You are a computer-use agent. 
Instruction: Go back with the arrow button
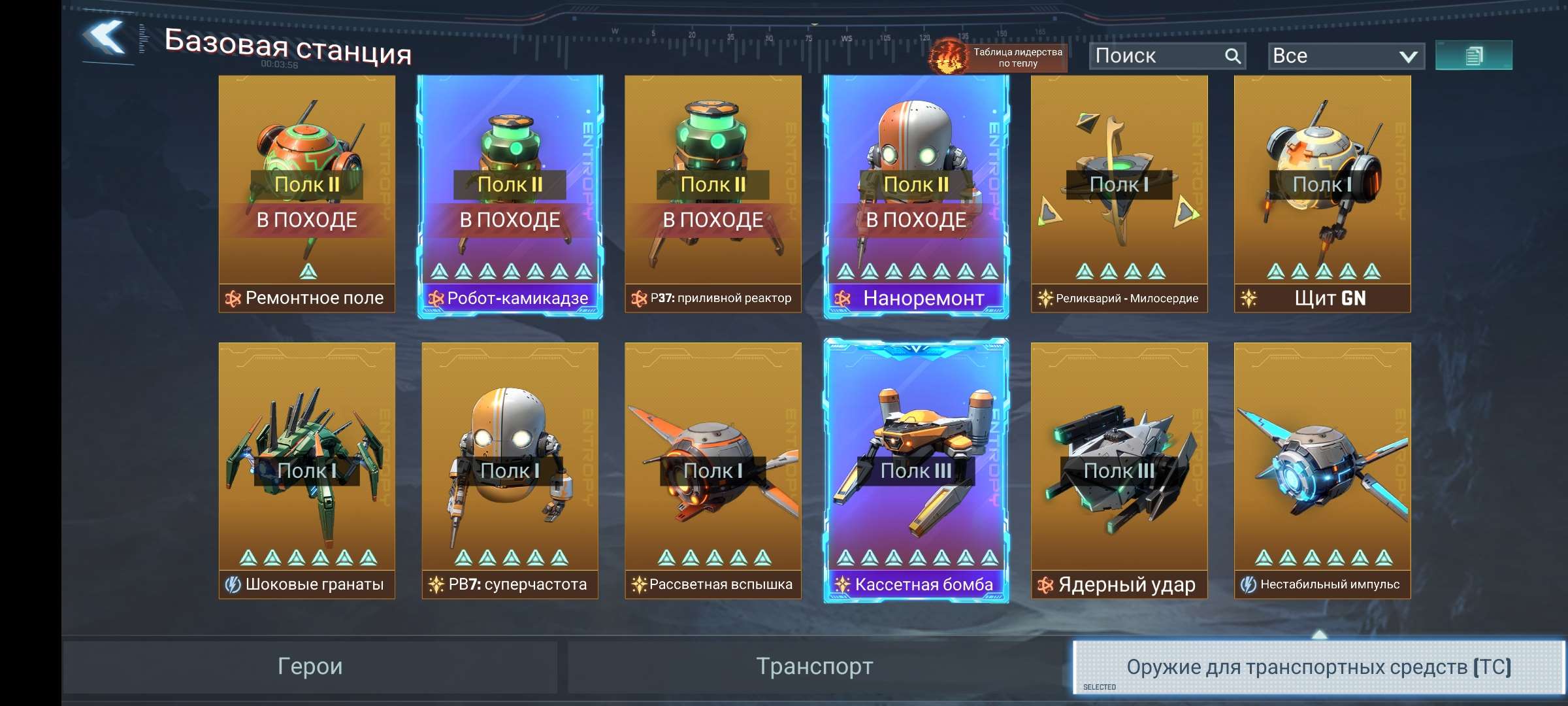pos(105,39)
